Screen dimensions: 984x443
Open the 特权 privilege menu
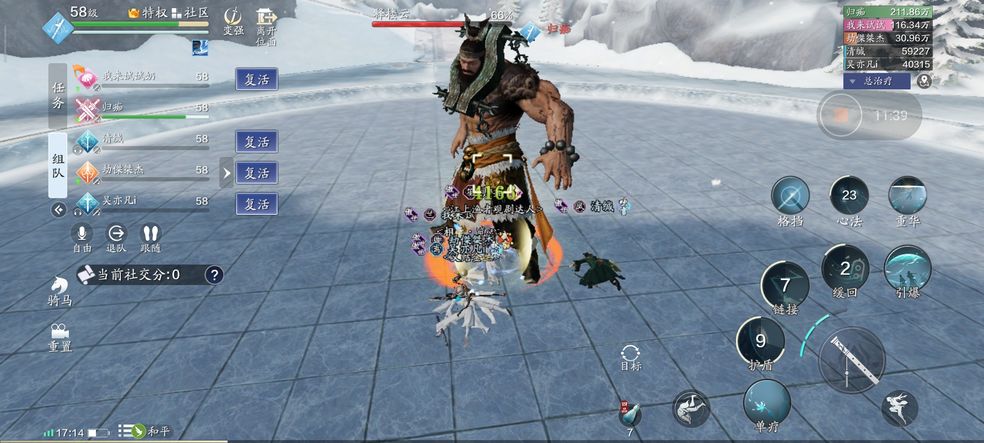coord(147,12)
